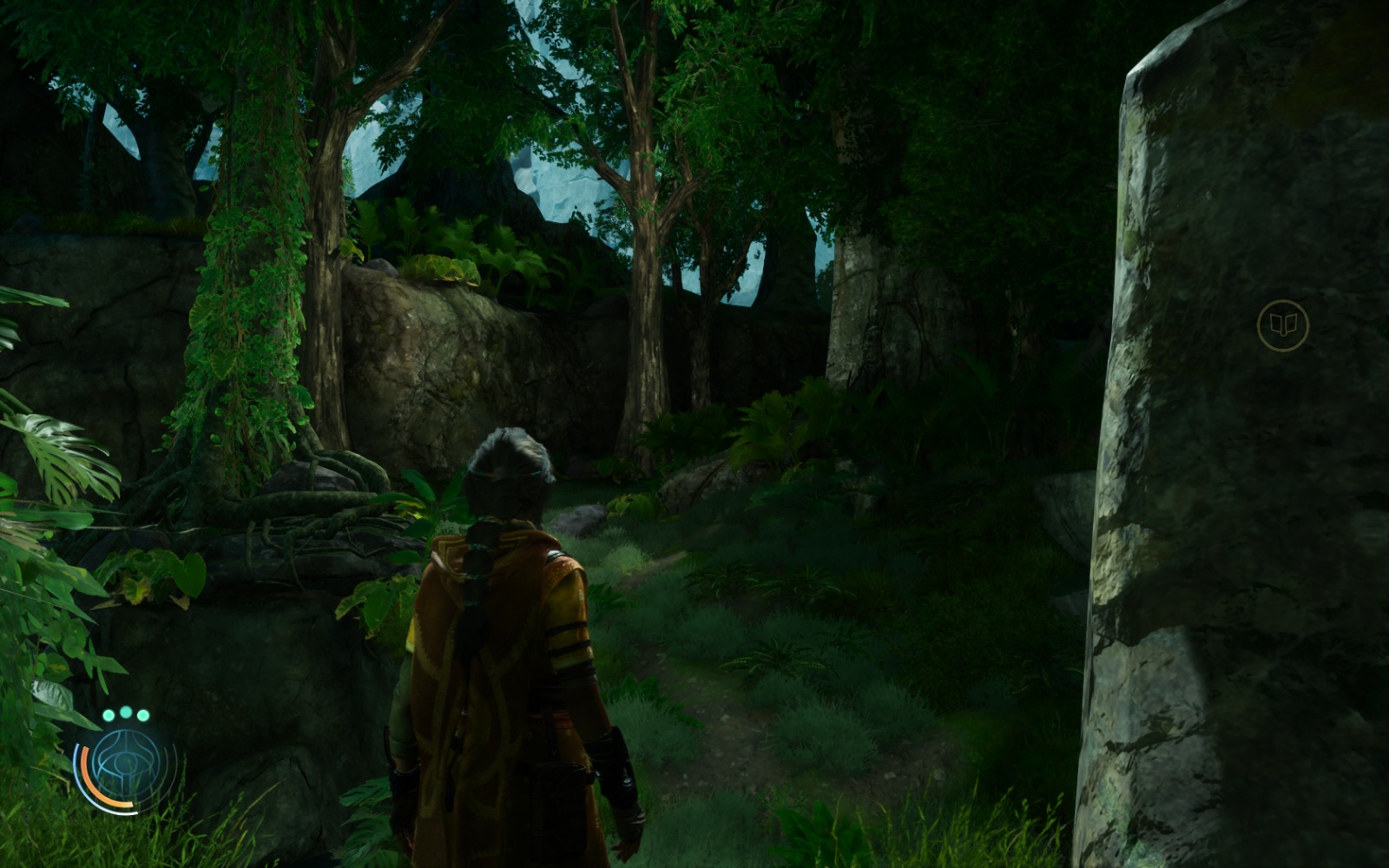Open the book icon on the stone

pyautogui.click(x=1282, y=325)
